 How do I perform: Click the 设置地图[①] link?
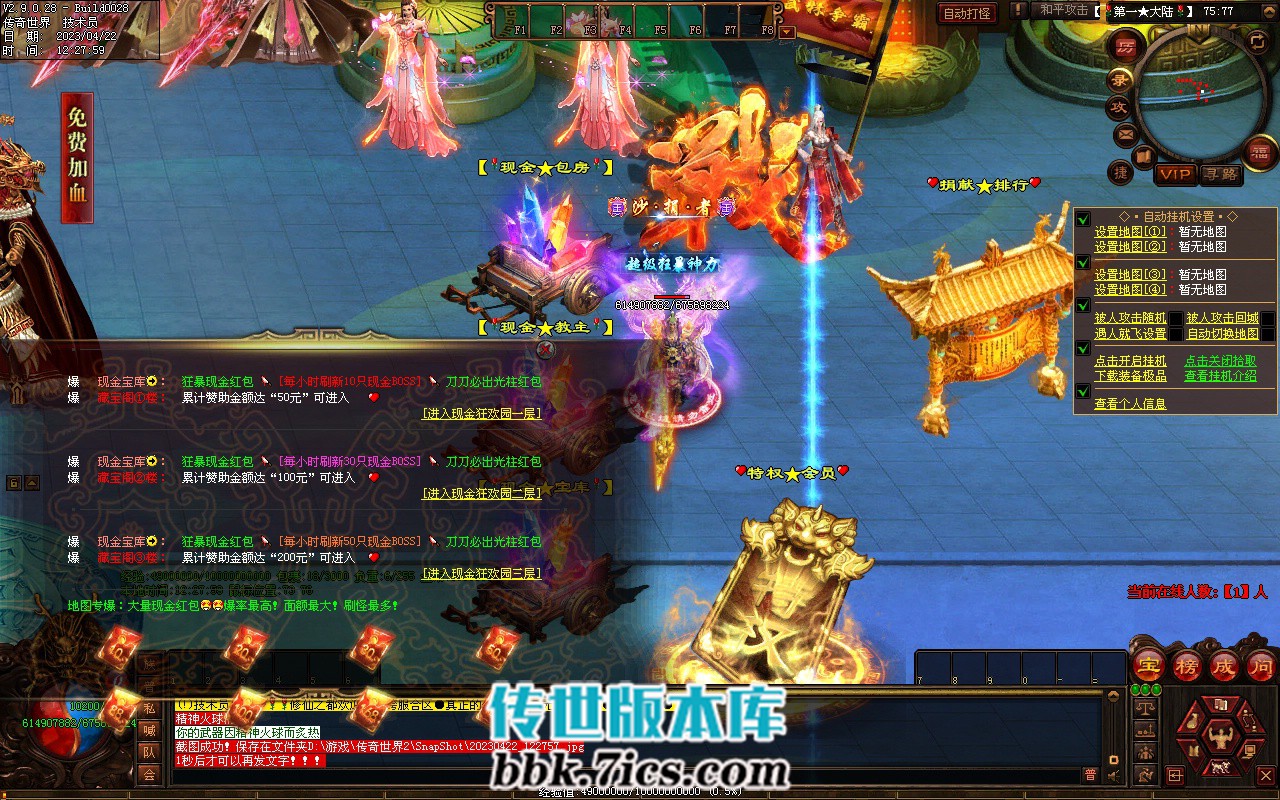(x=1130, y=232)
